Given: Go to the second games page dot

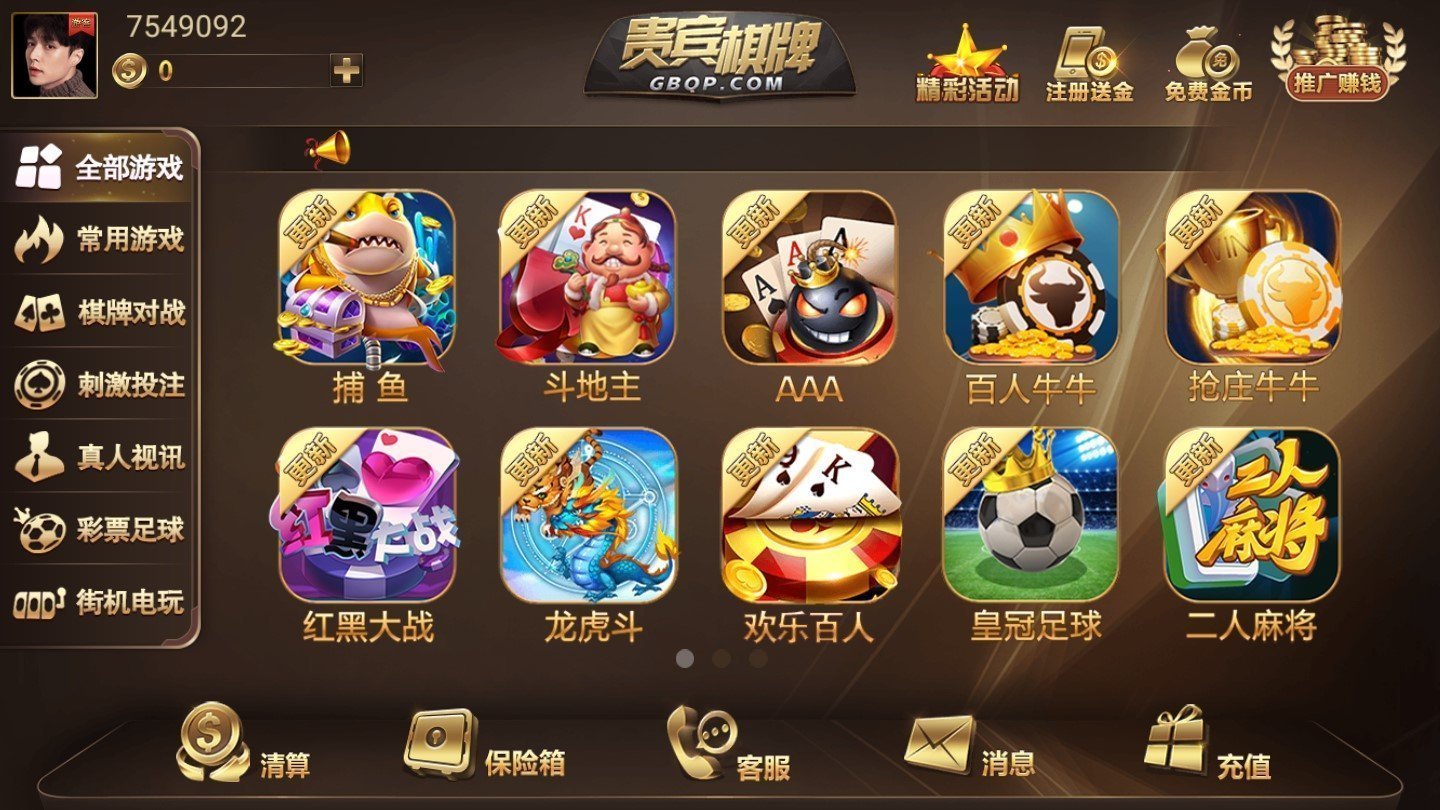Looking at the screenshot, I should coord(719,659).
